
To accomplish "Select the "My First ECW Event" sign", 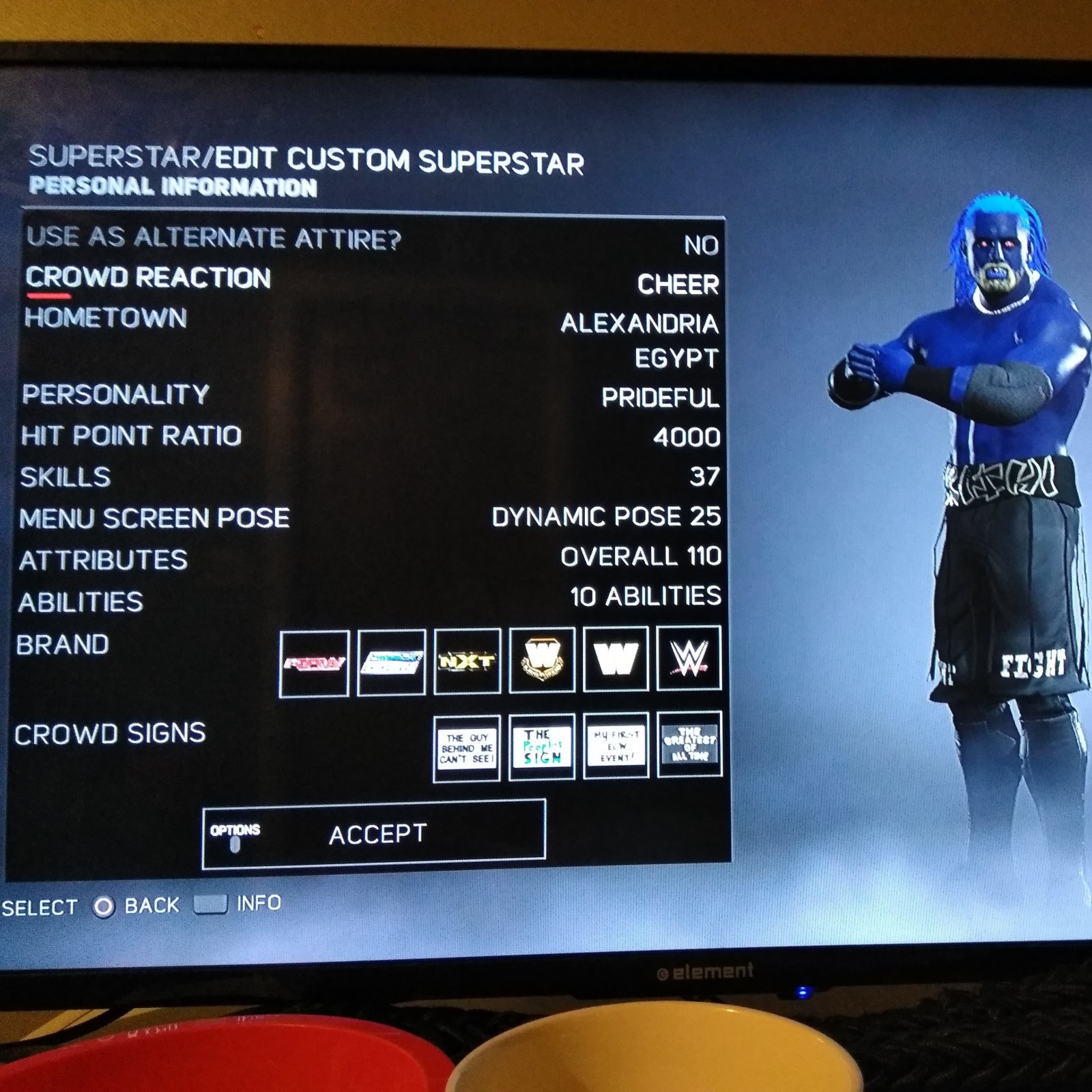I will 616,745.
